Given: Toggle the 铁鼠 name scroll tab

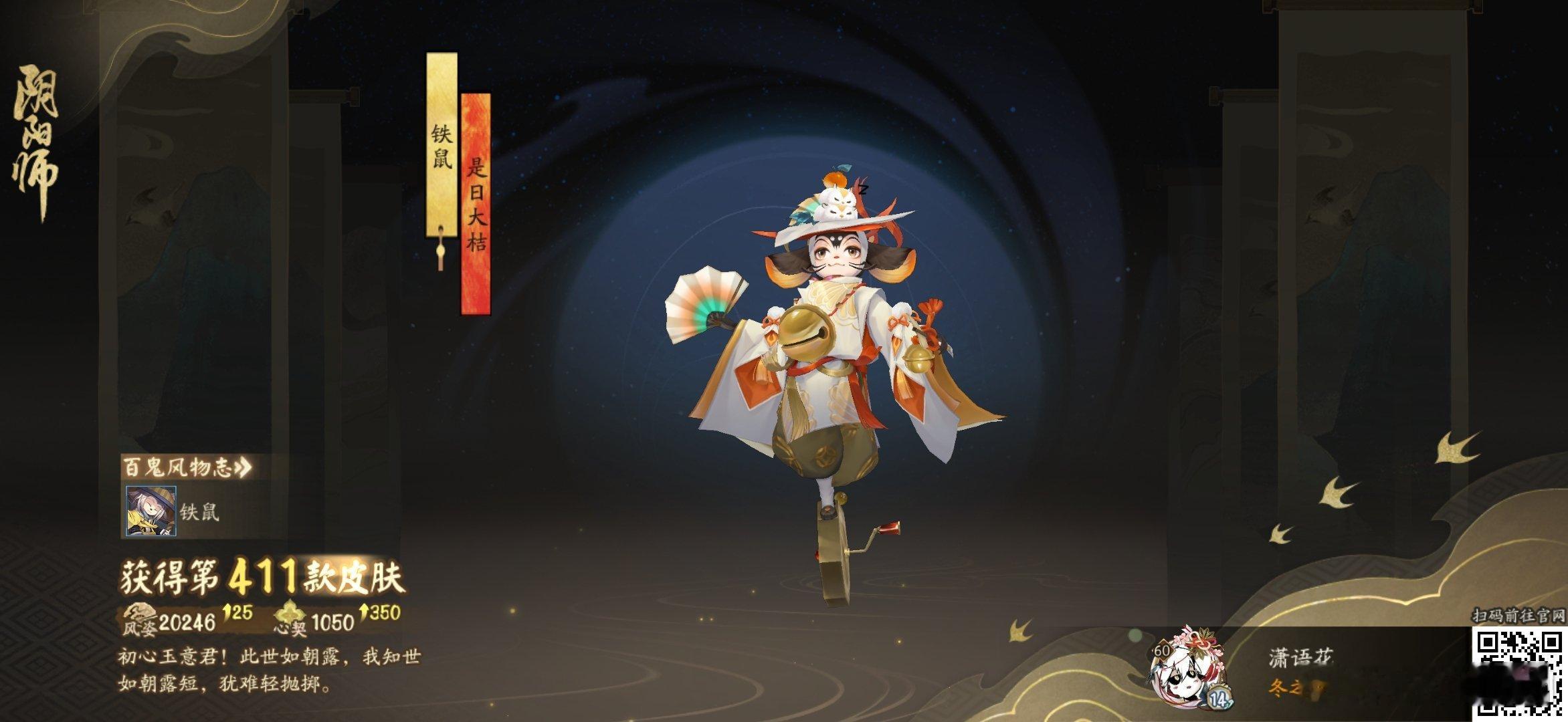Looking at the screenshot, I should click(443, 144).
